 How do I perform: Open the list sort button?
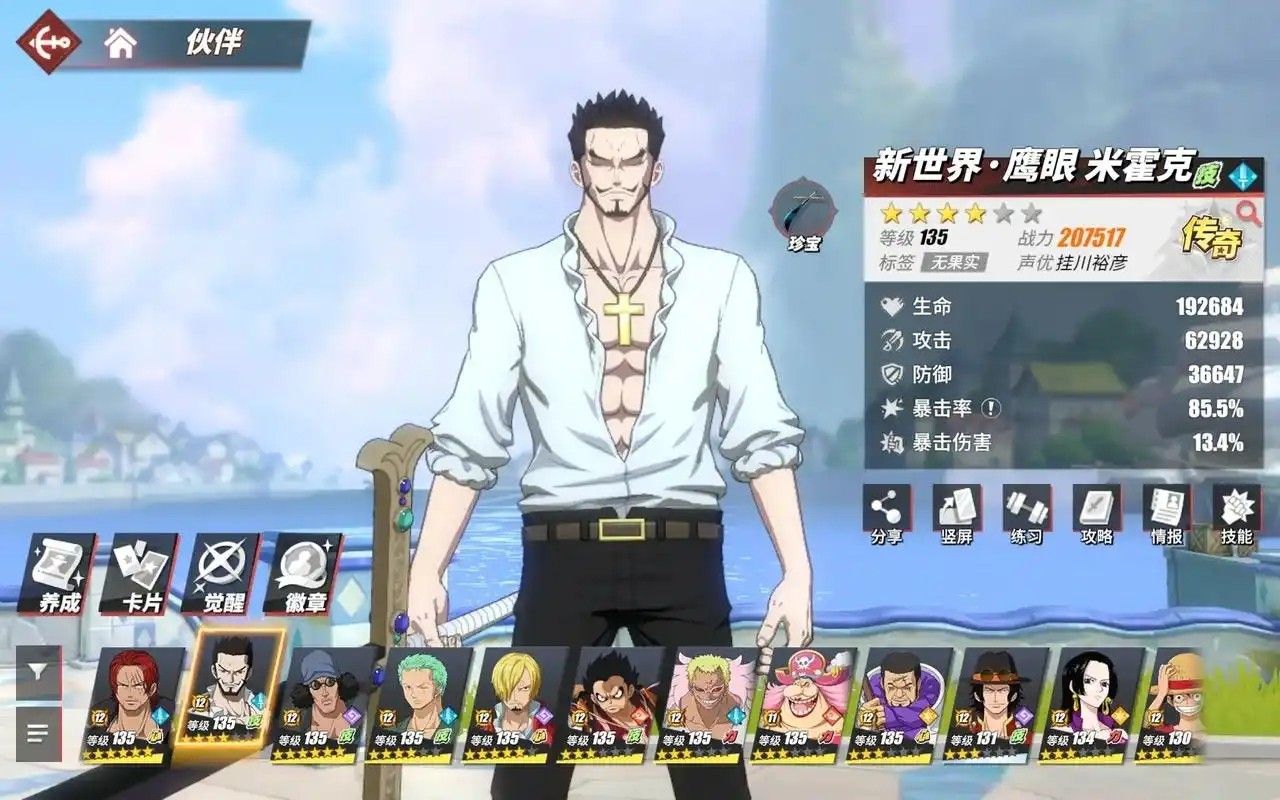(x=38, y=734)
